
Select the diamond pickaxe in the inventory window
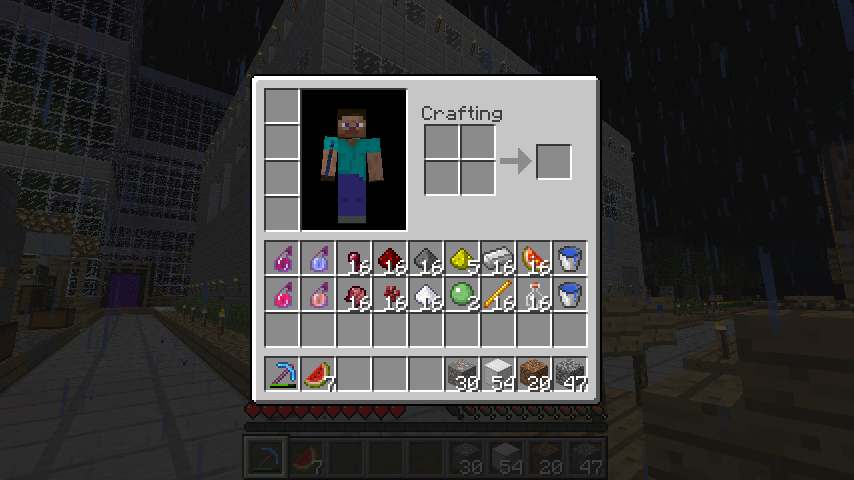(x=283, y=375)
